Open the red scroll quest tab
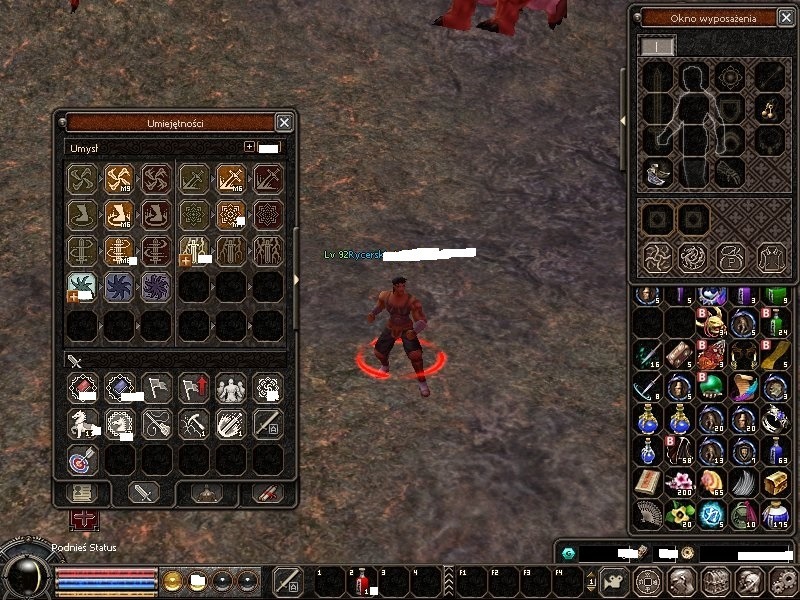Image resolution: width=800 pixels, height=600 pixels. pos(267,493)
